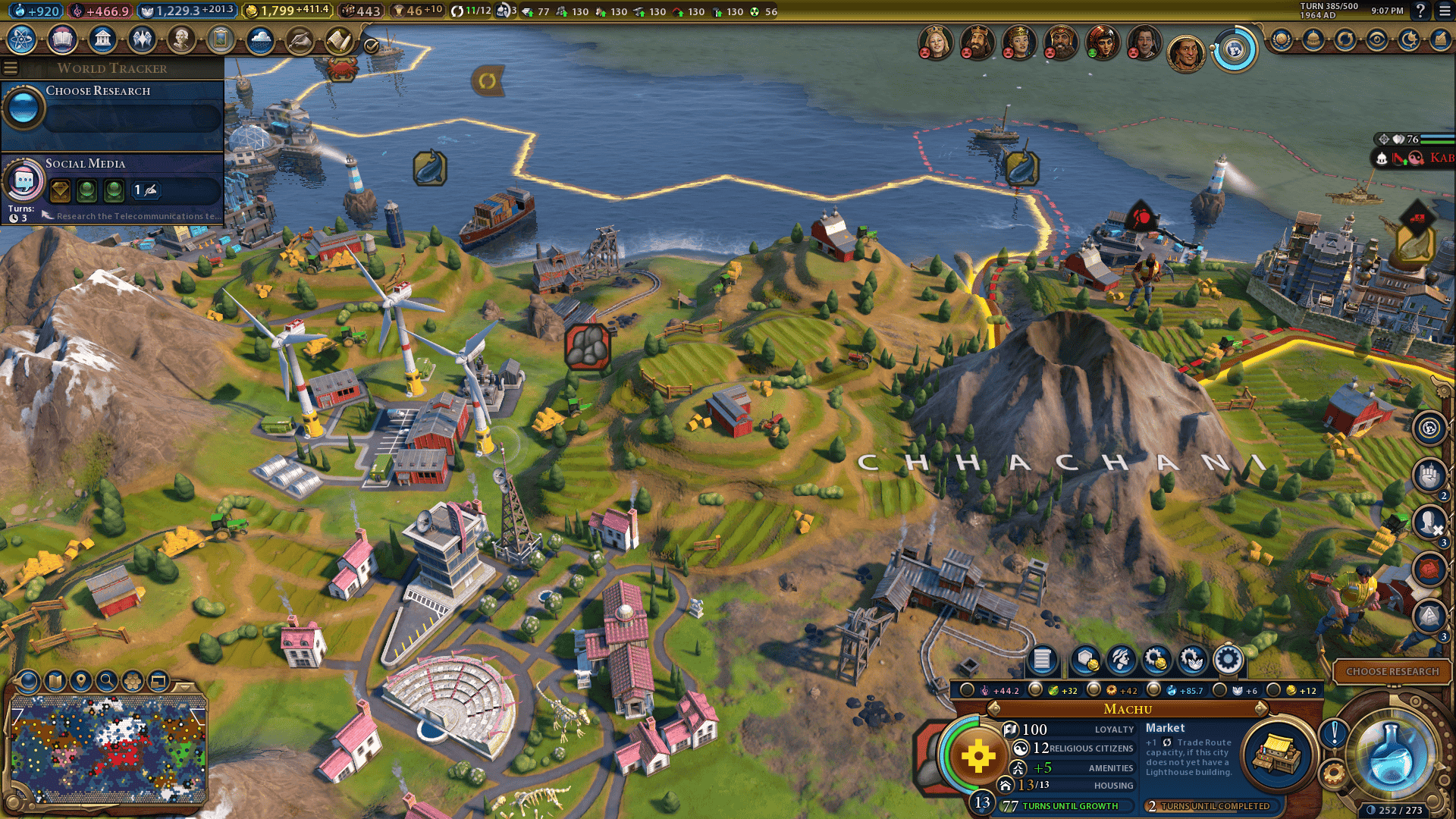1456x819 pixels.
Task: Open the map search magnifying glass
Action: 107,681
